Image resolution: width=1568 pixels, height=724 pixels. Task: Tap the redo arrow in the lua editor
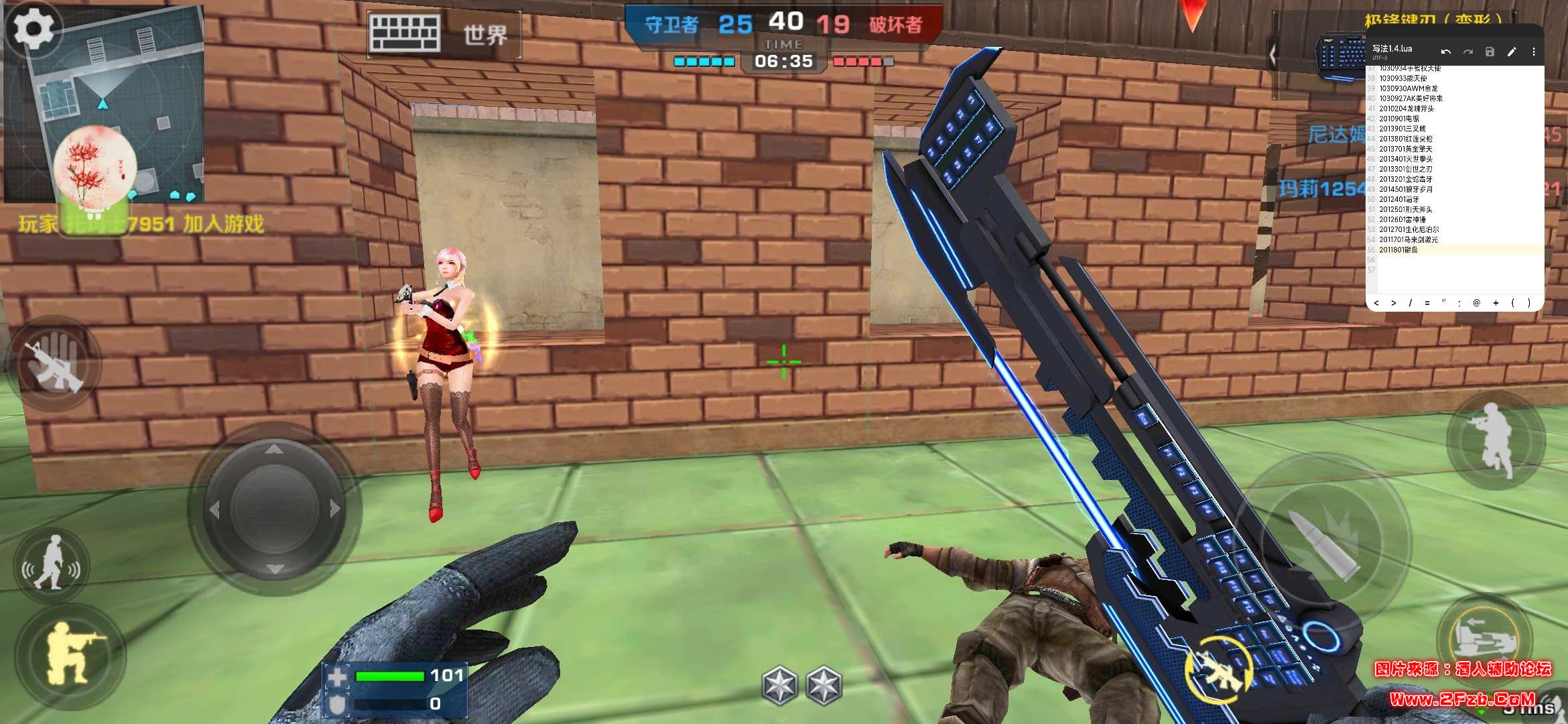coord(1468,52)
